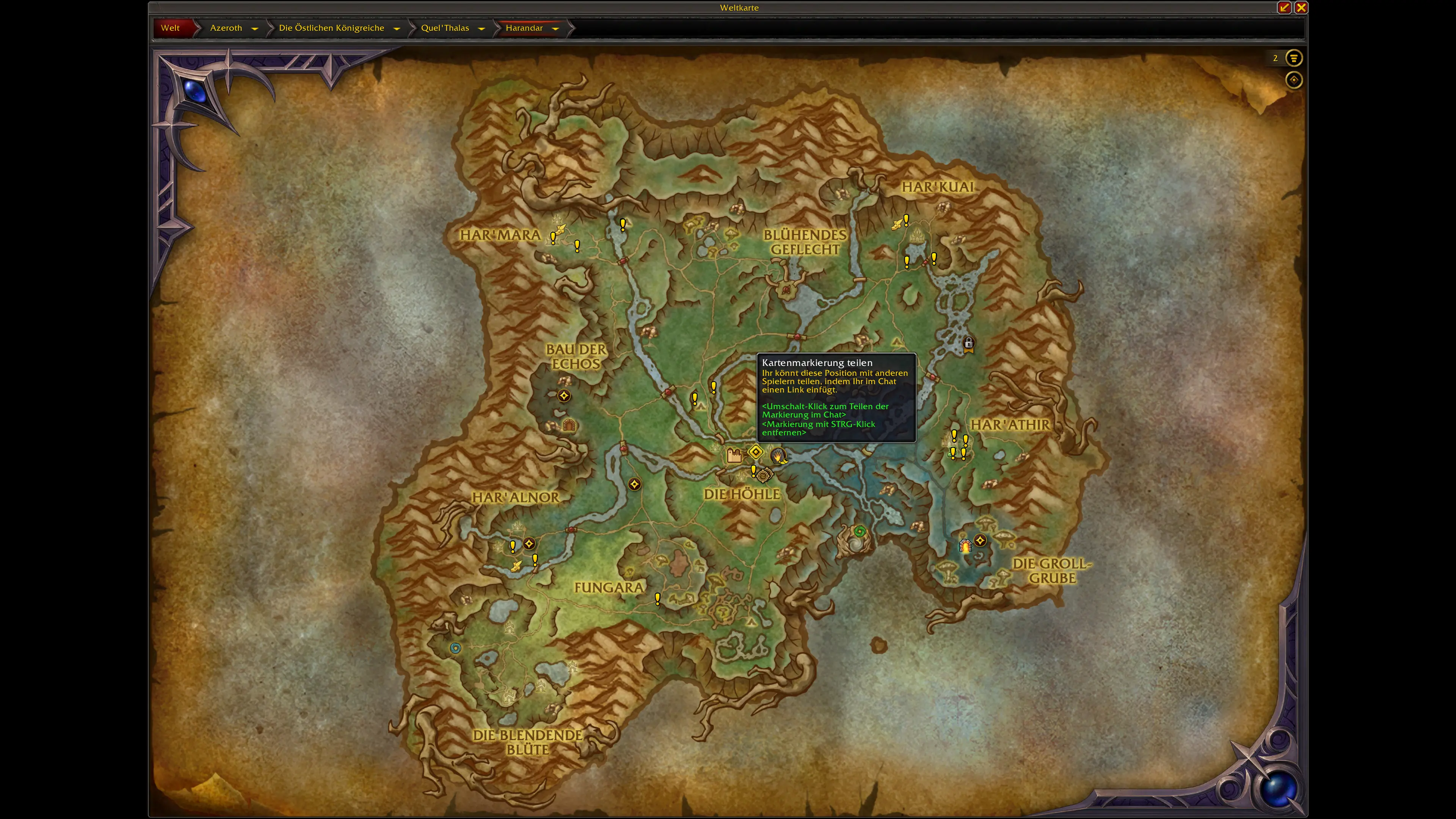The image size is (1456, 819).
Task: Click the green swirl marker on the map
Action: (x=860, y=531)
